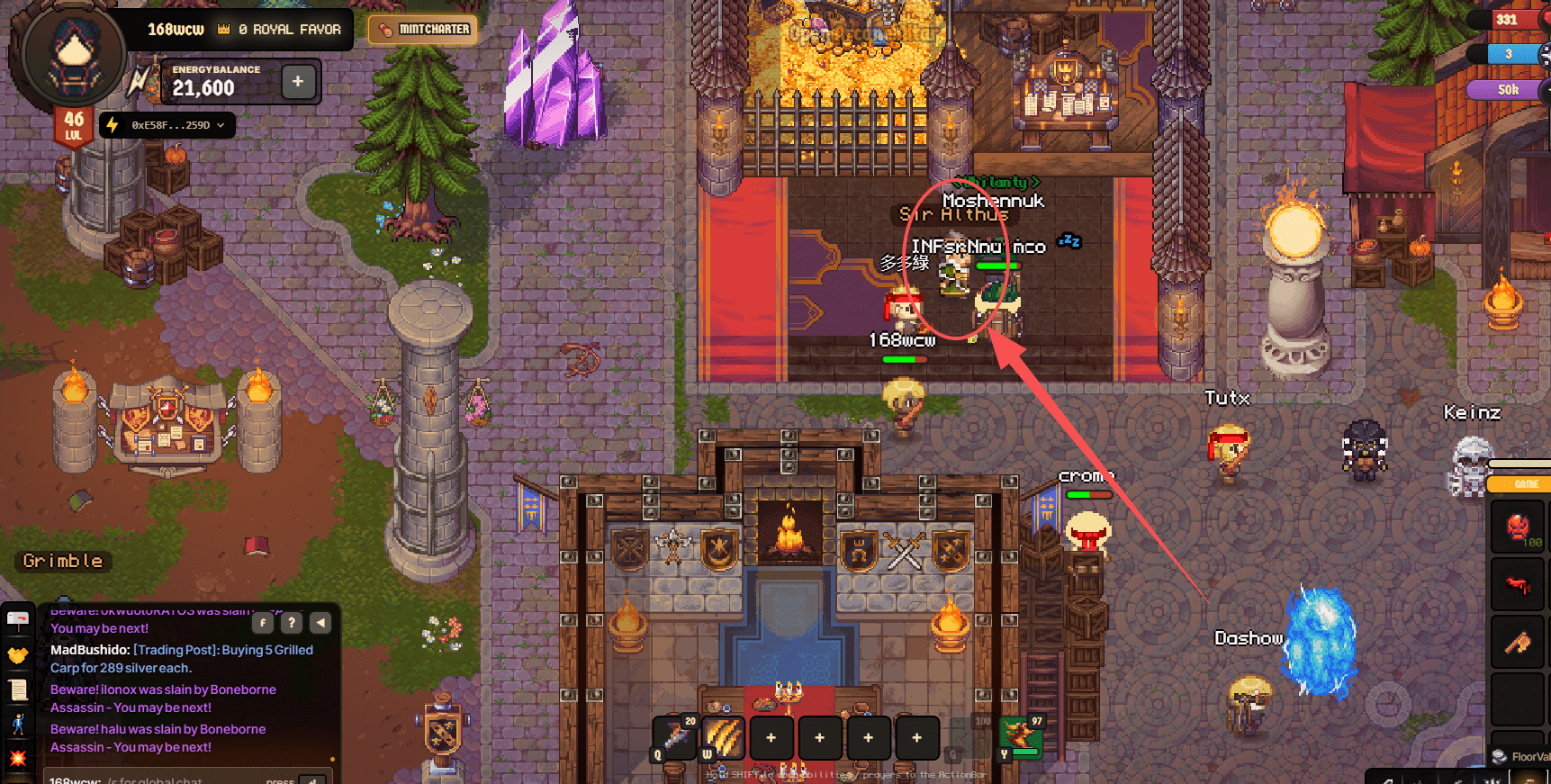This screenshot has width=1551, height=784.
Task: Use the hammer ability on slot Q
Action: tap(675, 737)
